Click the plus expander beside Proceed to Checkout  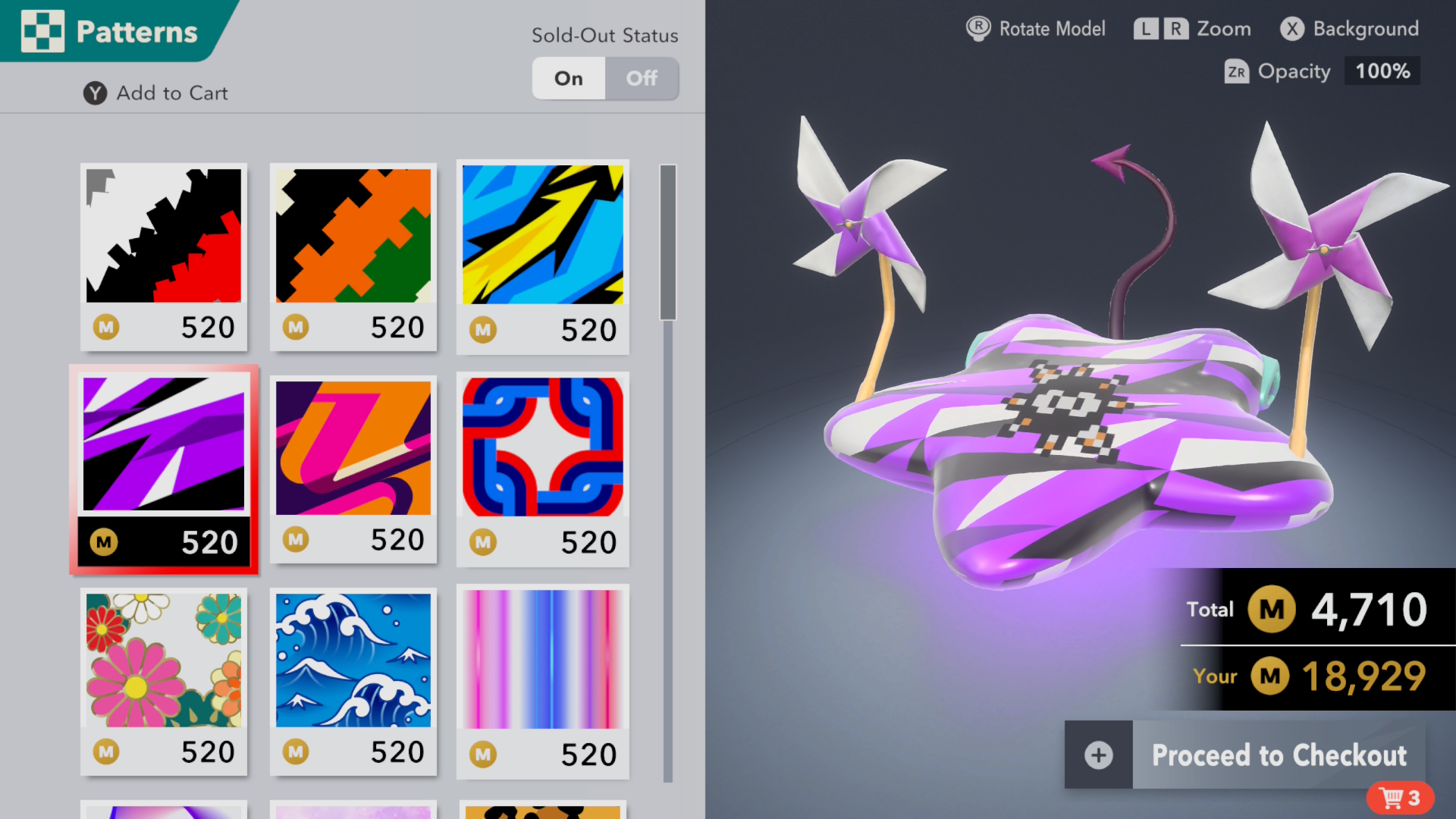pyautogui.click(x=1098, y=755)
